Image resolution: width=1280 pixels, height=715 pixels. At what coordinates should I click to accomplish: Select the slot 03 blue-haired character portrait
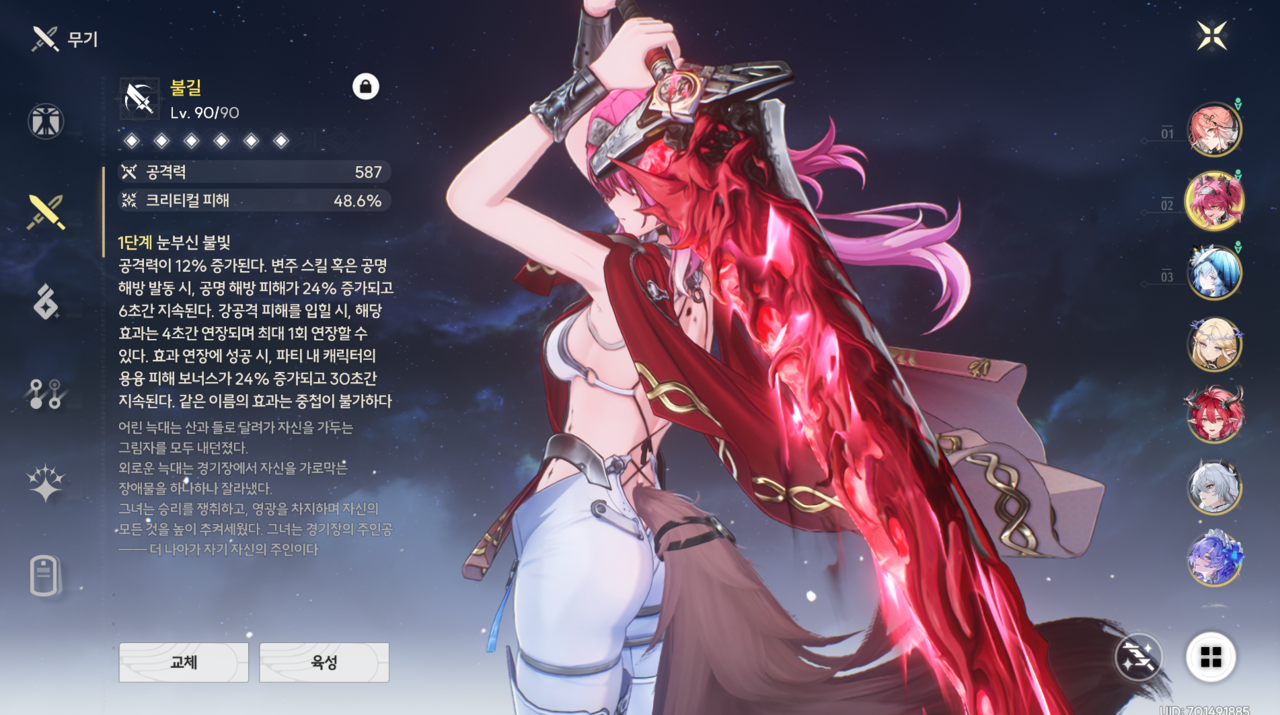tap(1214, 273)
